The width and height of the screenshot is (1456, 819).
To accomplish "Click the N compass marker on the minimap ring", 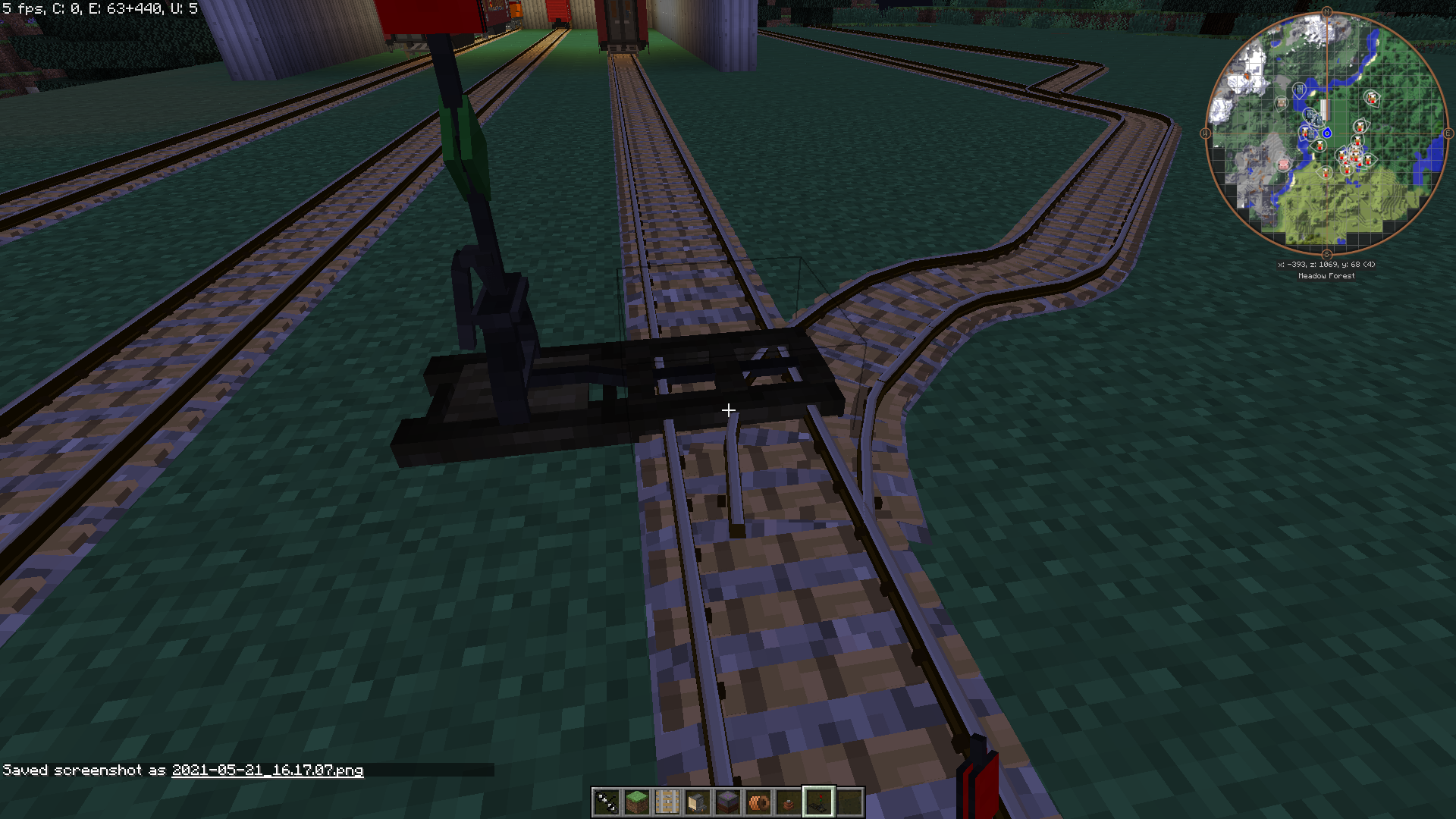I will 1327,11.
